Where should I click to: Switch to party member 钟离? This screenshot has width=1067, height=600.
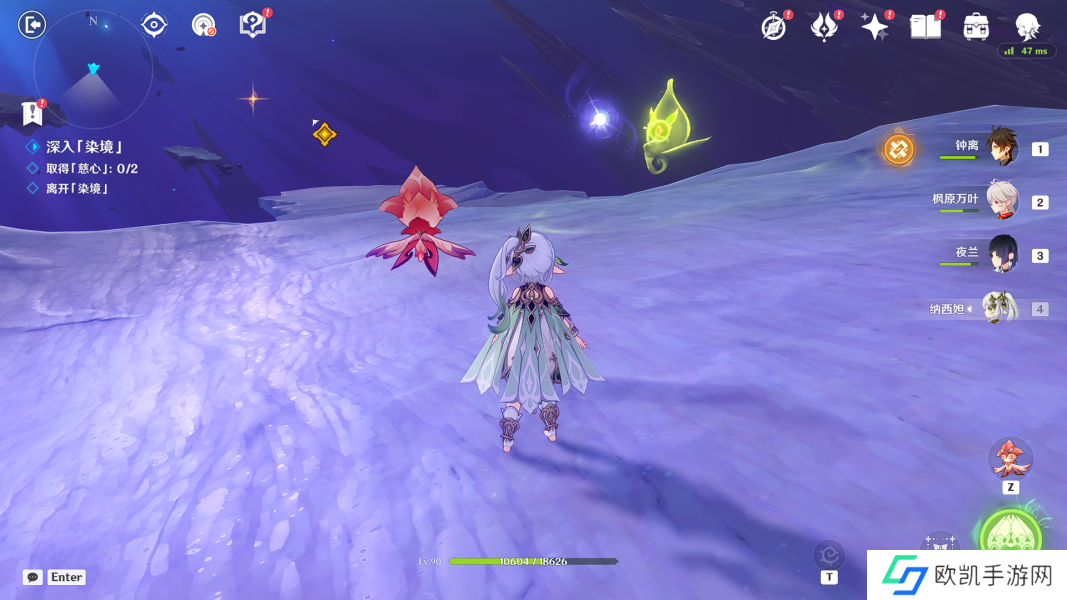point(1001,147)
